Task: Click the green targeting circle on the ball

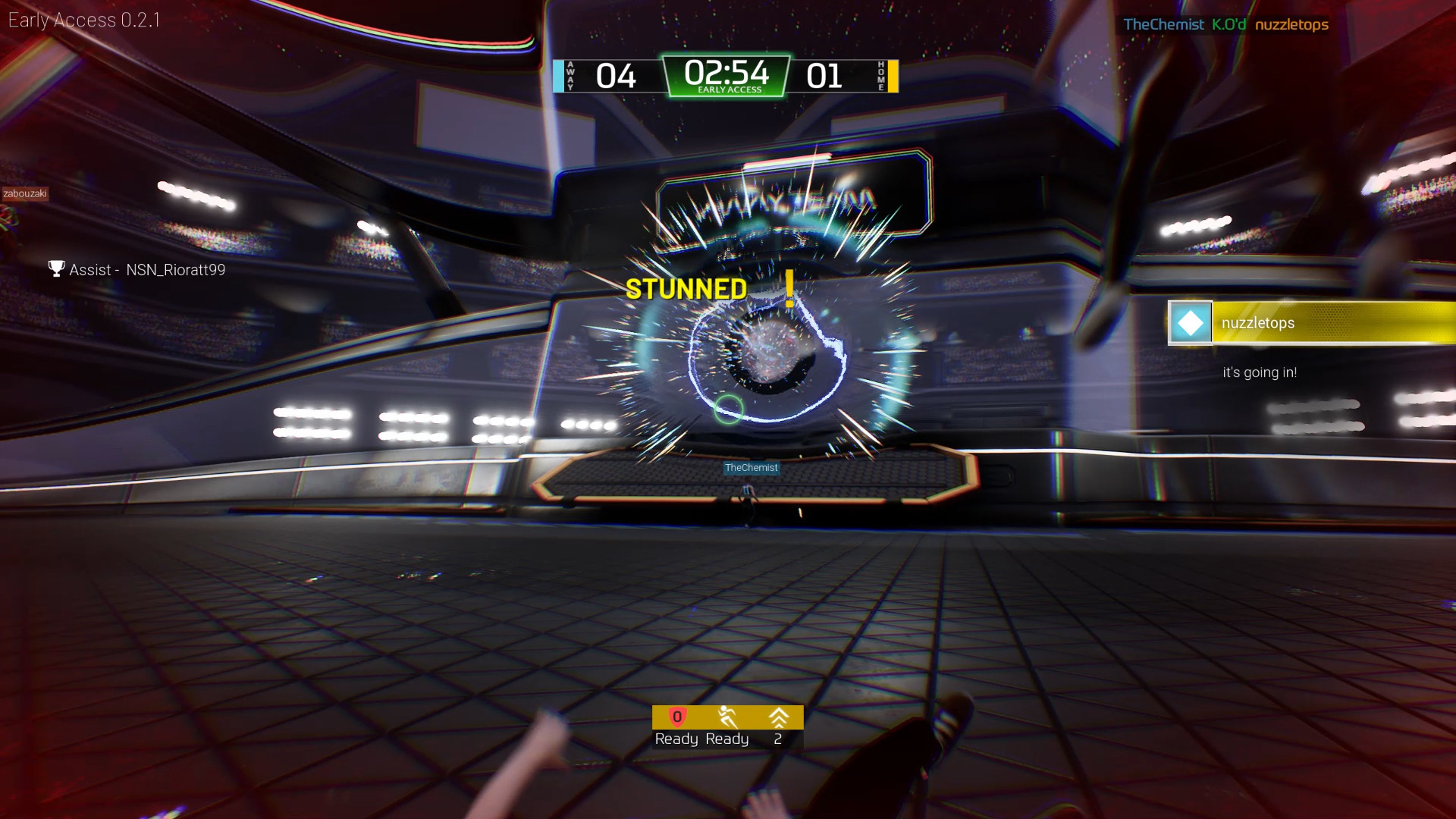Action: 730,409
